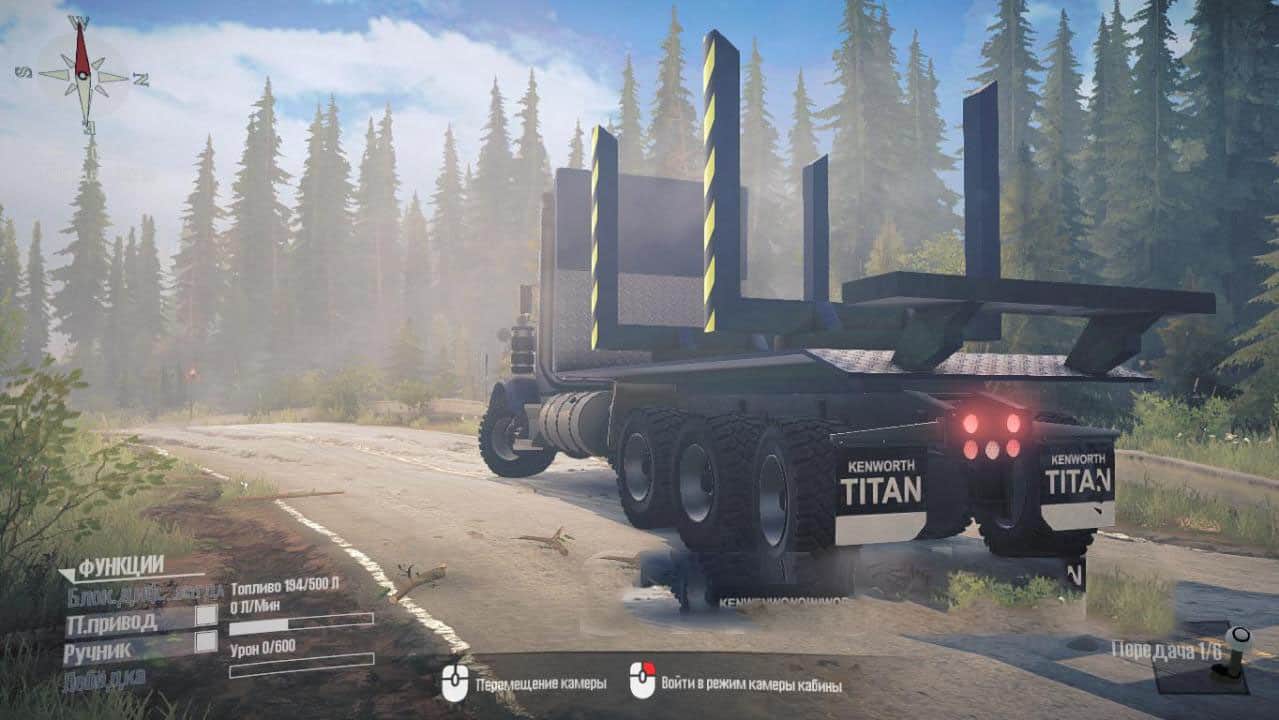Click the gear shifter lever icon
This screenshot has height=720, width=1279.
click(1238, 652)
